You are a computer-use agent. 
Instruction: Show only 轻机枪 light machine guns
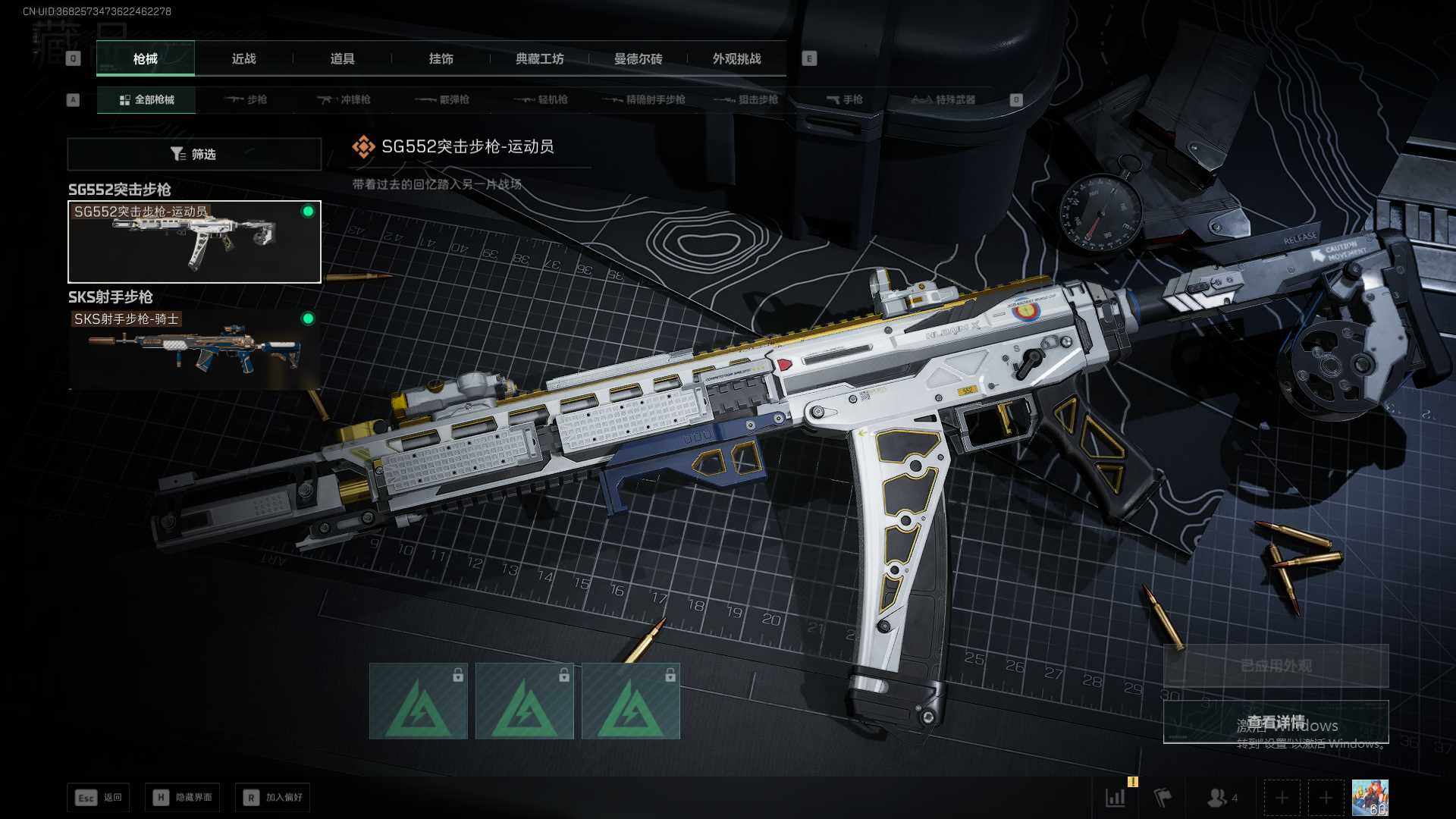click(x=541, y=99)
